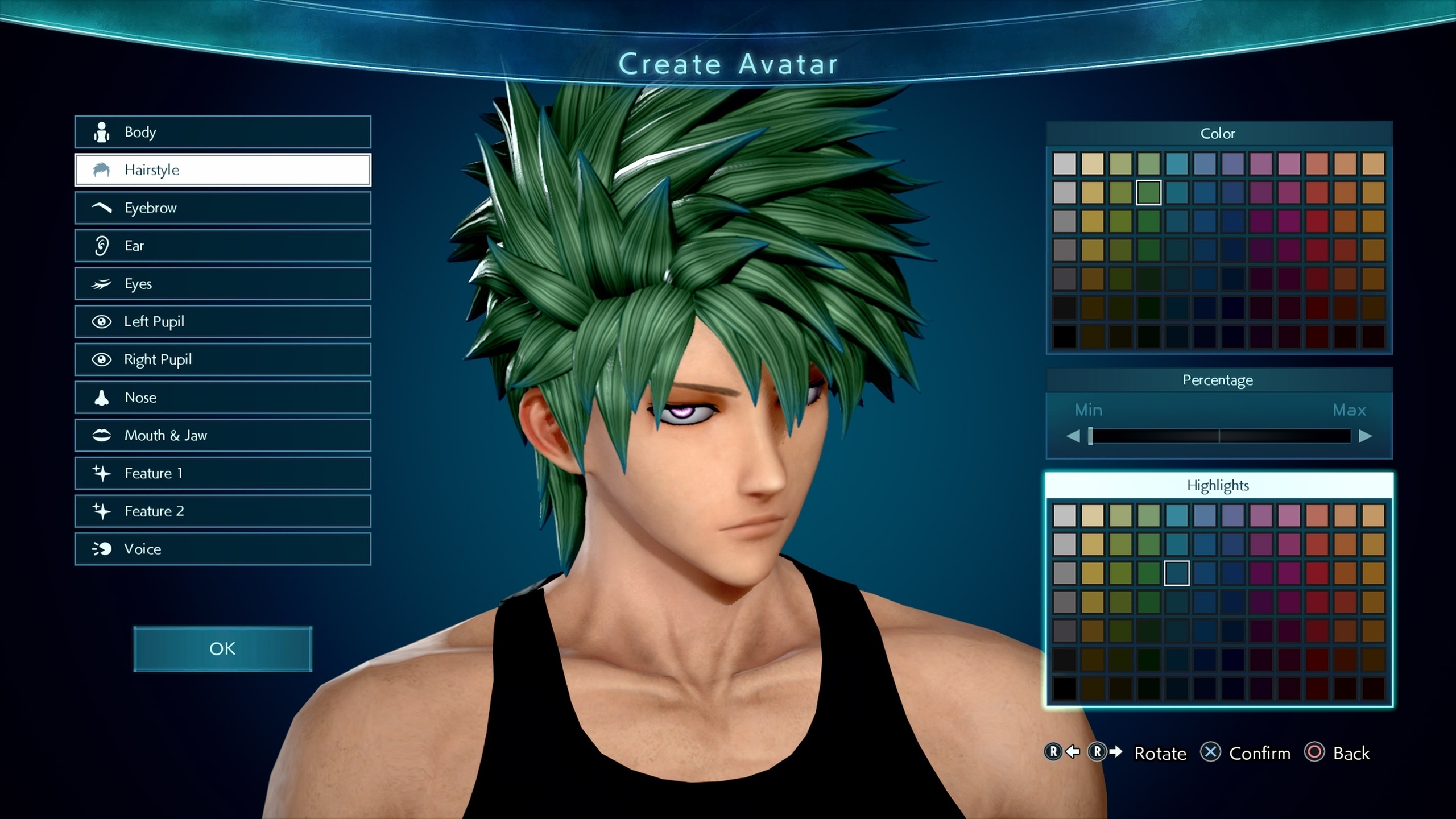Select the Eyebrow icon

(101, 208)
